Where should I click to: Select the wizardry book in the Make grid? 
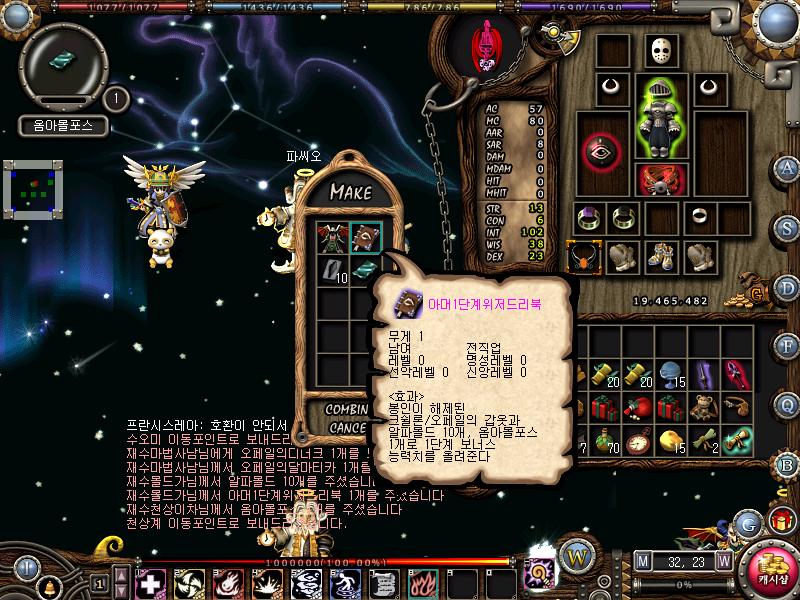[364, 238]
